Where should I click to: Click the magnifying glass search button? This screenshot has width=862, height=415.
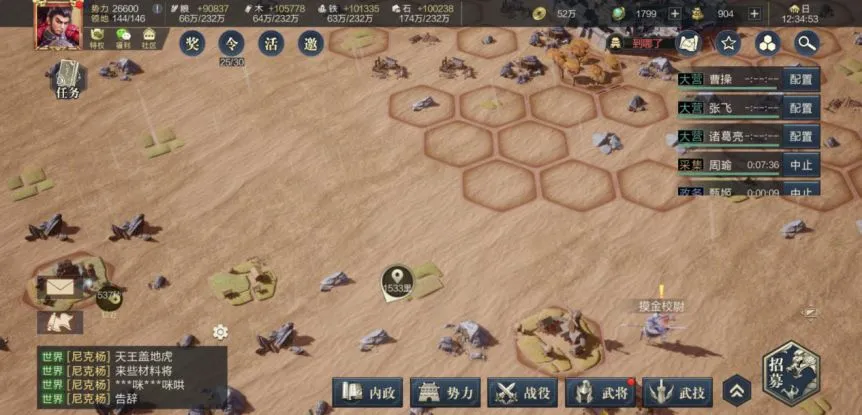806,43
